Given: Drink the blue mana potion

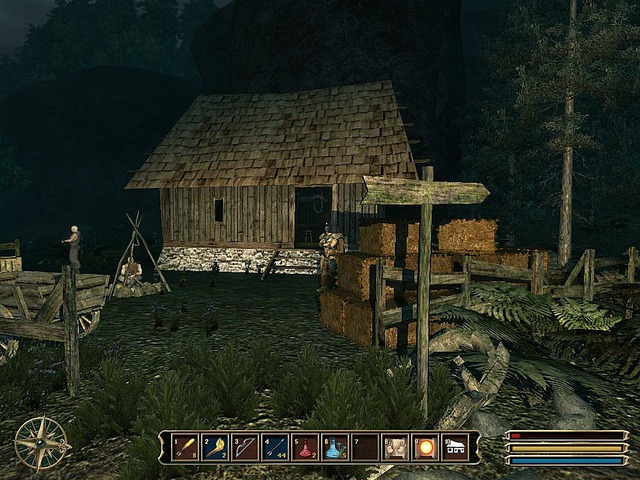Looking at the screenshot, I should pos(335,447).
